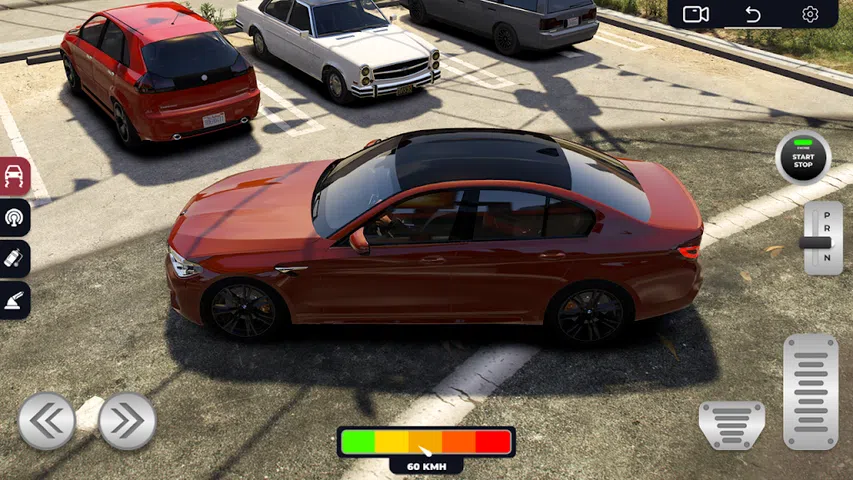Open settings with the gear icon

[810, 14]
